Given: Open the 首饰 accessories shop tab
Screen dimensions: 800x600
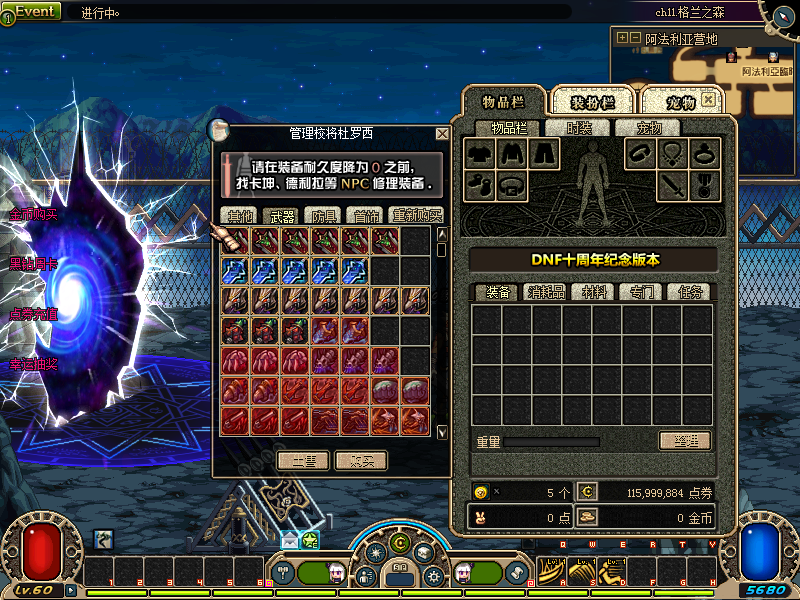Looking at the screenshot, I should coord(365,216).
